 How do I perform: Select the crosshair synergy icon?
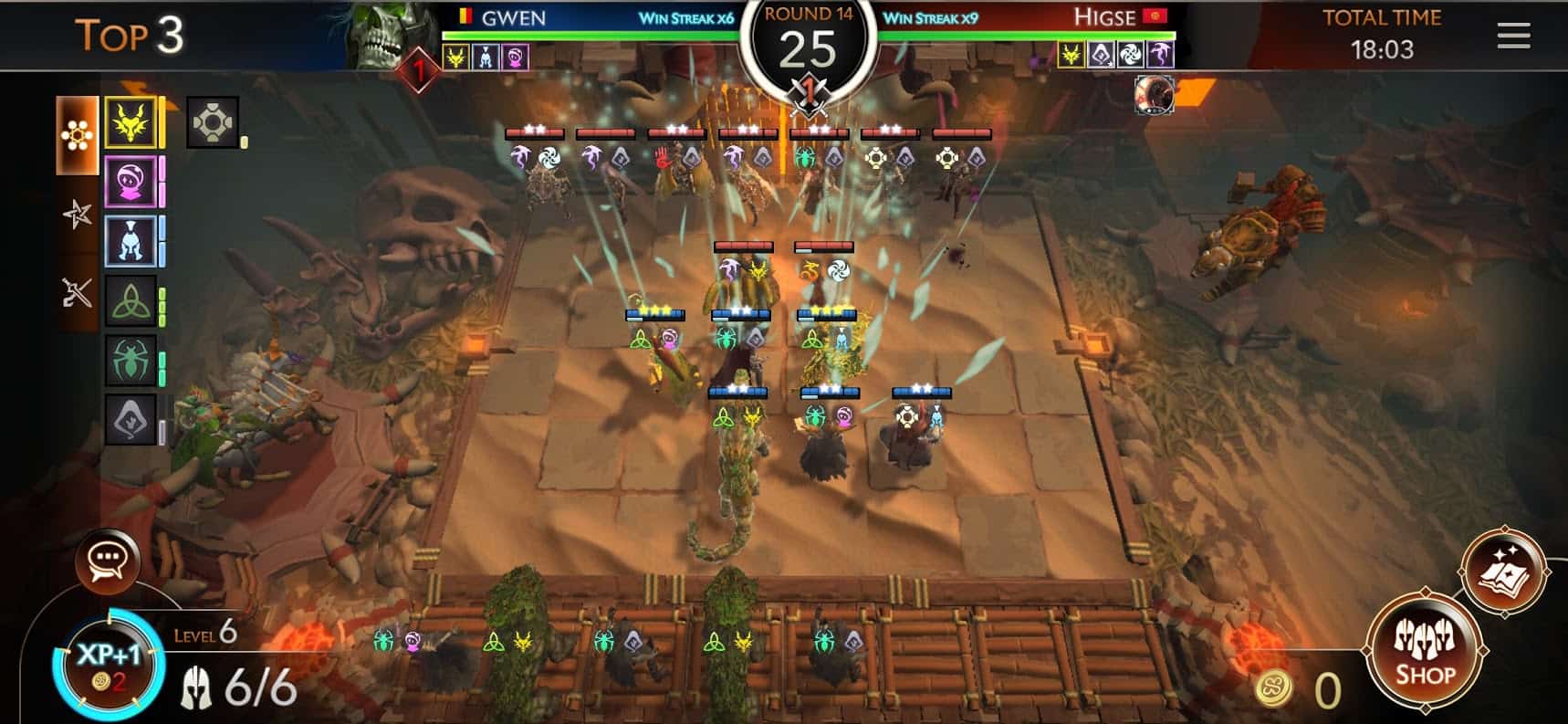[212, 122]
